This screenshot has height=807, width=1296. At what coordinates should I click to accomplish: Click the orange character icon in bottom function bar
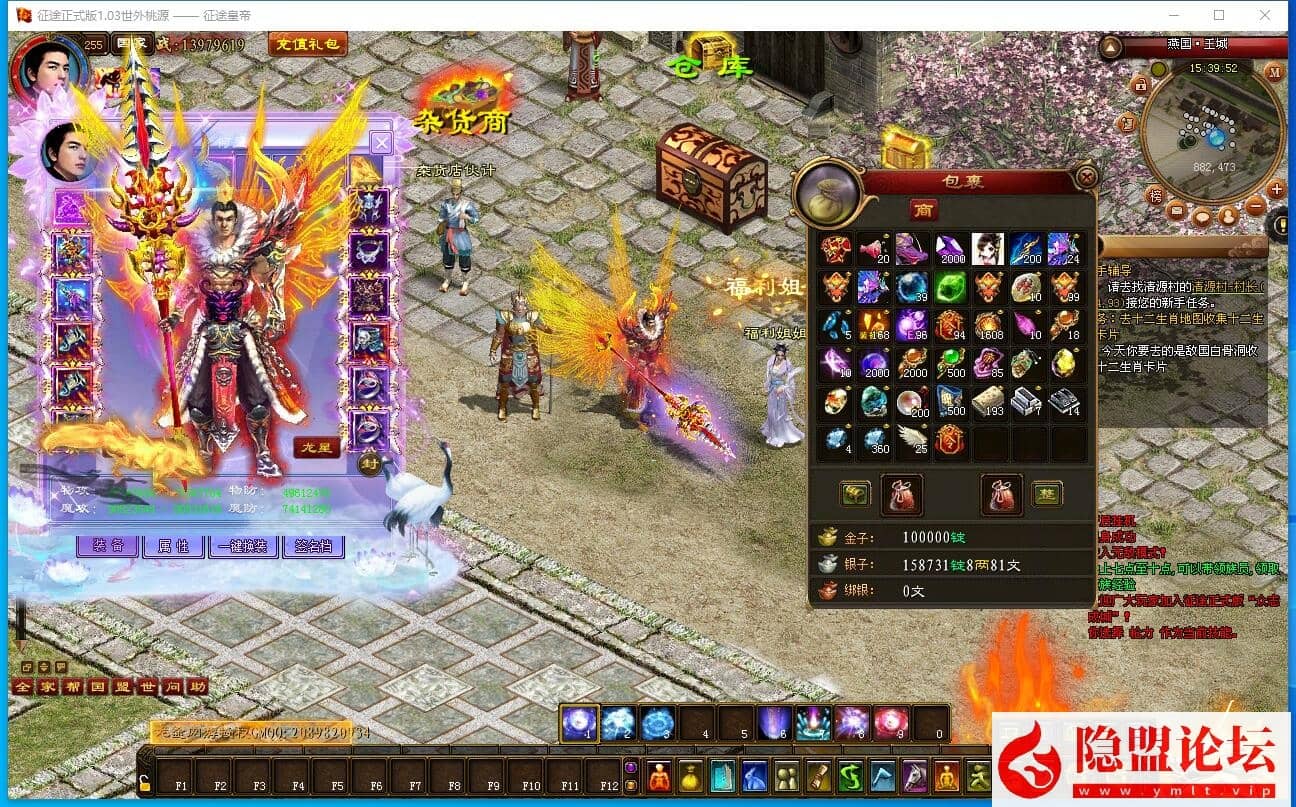(x=659, y=776)
